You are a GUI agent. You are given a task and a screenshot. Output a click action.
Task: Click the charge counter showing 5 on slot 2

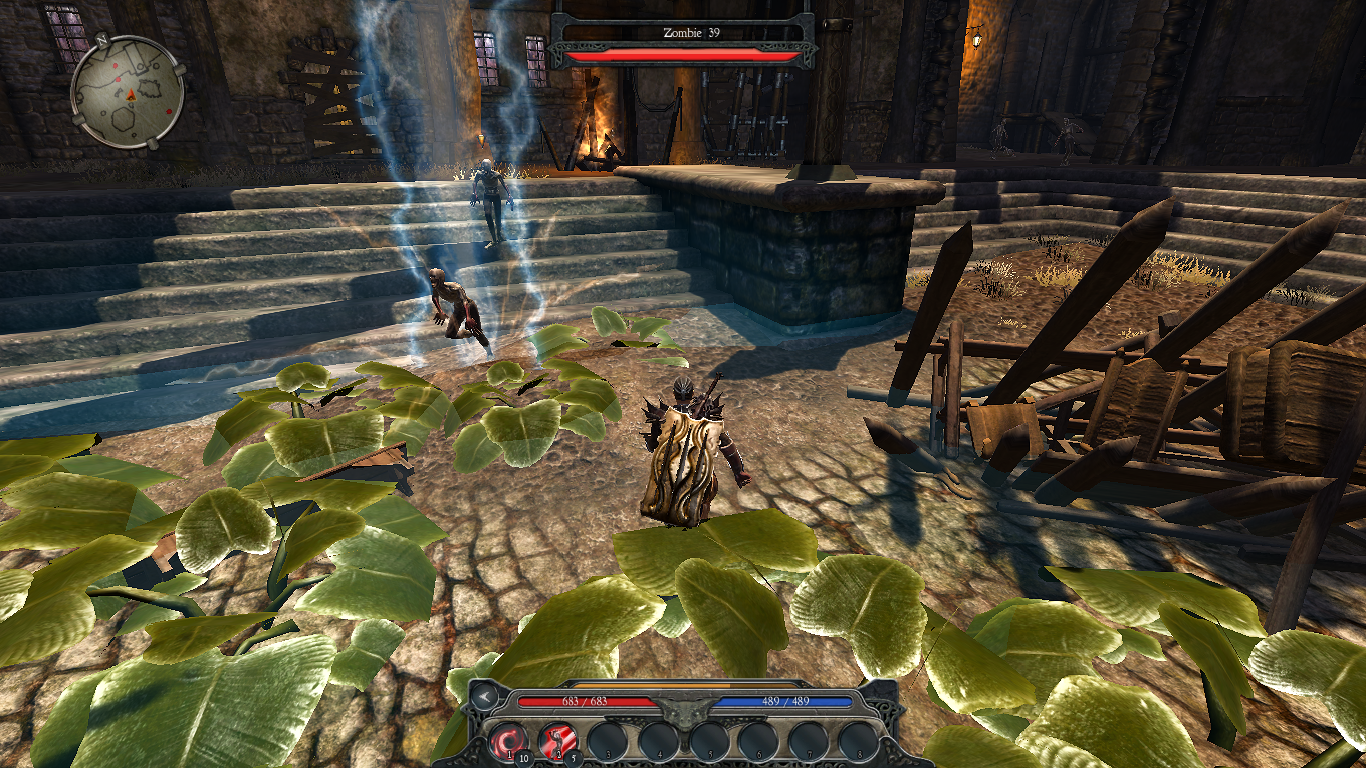(574, 757)
